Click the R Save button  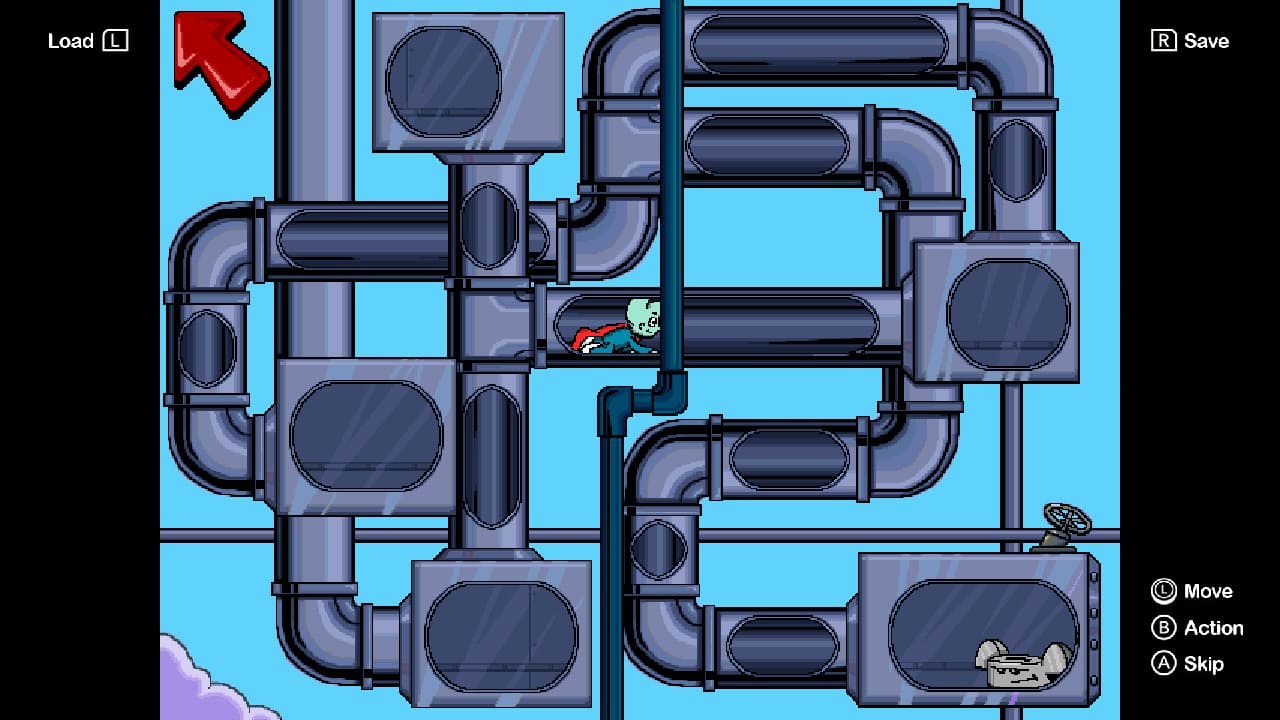click(x=1190, y=40)
